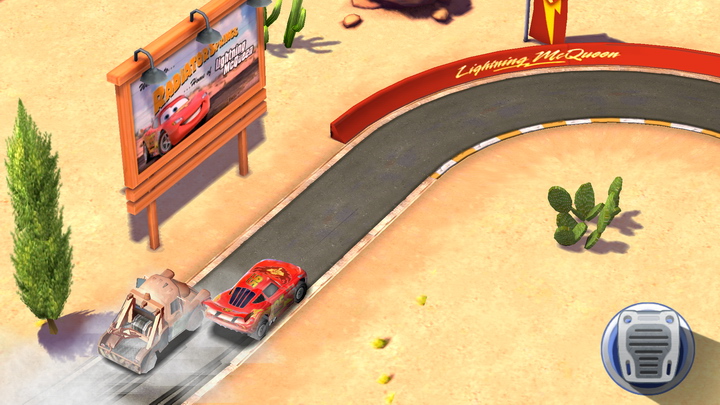Image resolution: width=720 pixels, height=405 pixels.
Task: Tap the round blue pedal button
Action: (647, 349)
